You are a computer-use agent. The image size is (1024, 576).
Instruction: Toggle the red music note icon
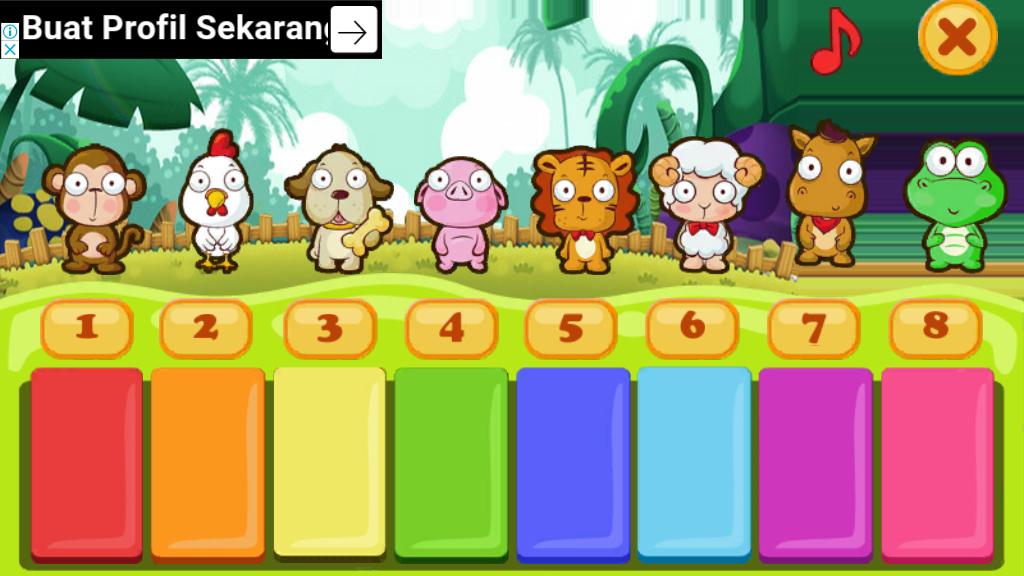point(834,41)
